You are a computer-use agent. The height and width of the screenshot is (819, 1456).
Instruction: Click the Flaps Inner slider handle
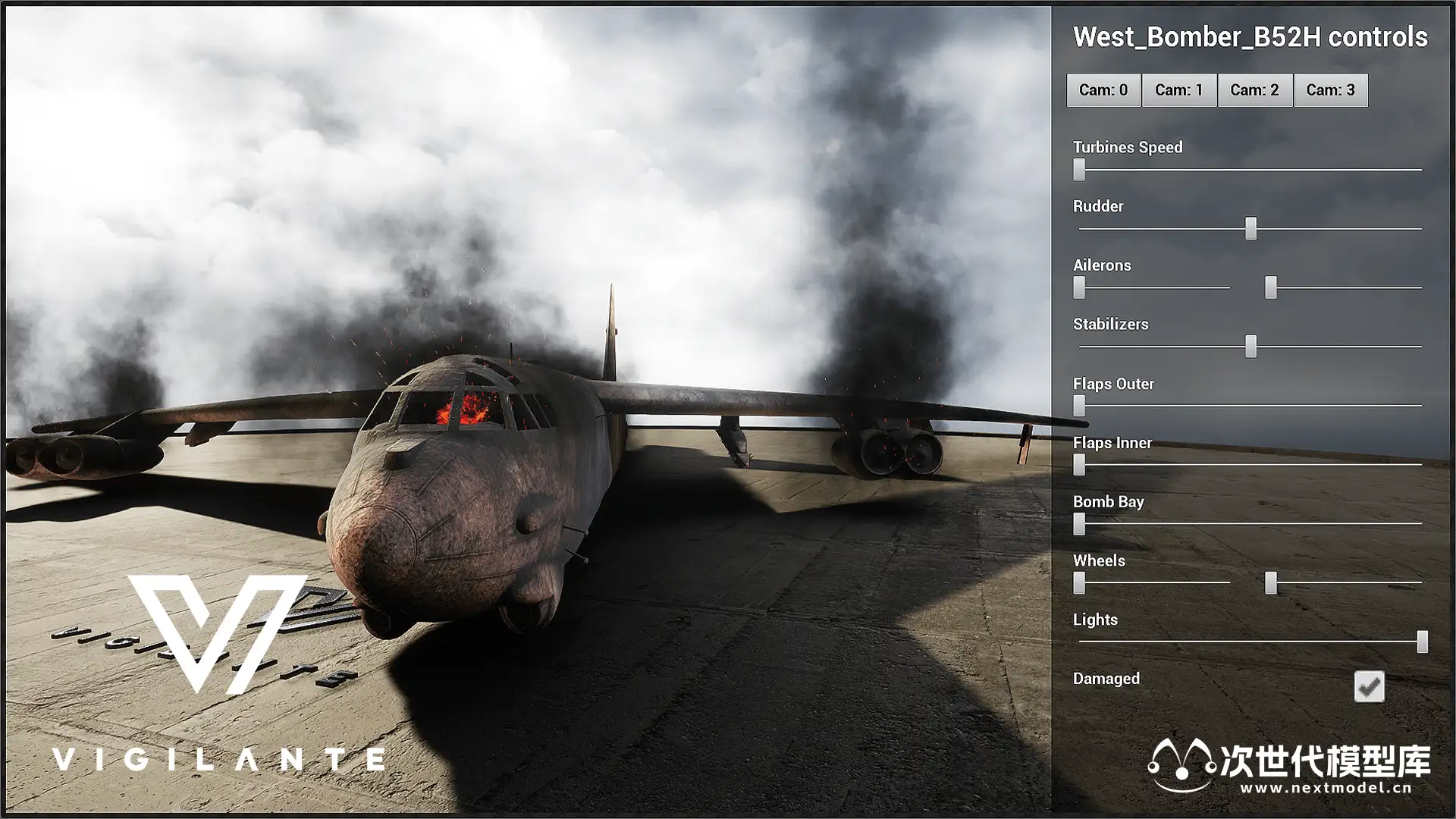click(x=1079, y=465)
